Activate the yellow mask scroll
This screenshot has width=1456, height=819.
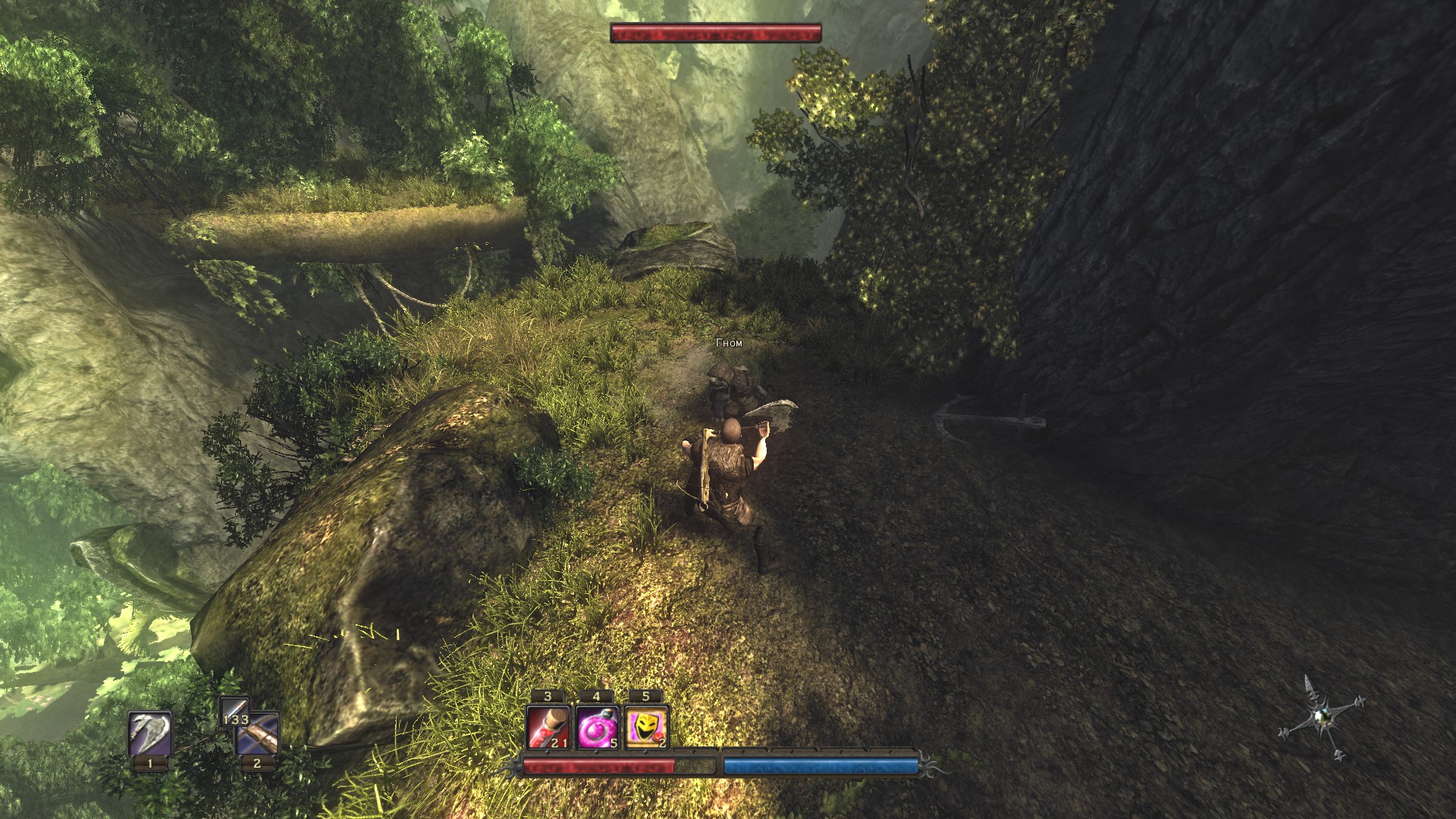click(x=645, y=727)
